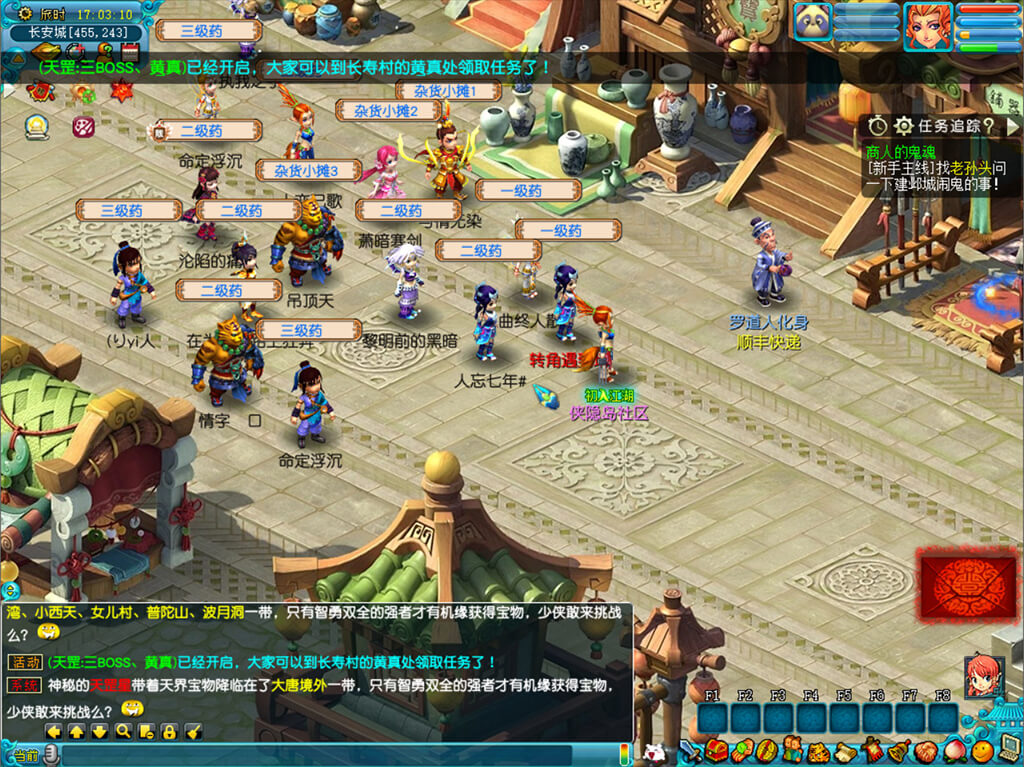Open the crystal ball icon
The width and height of the screenshot is (1024, 767).
point(38,127)
